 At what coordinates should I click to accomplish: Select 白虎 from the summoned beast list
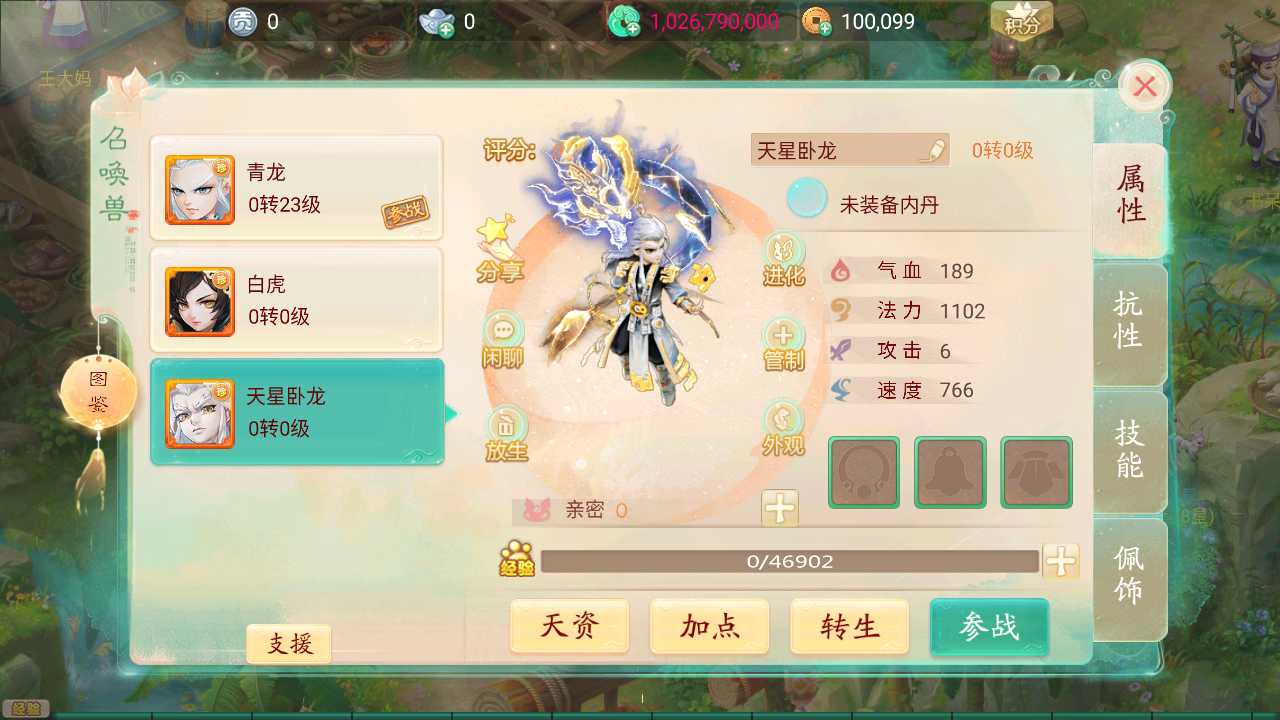coord(296,300)
